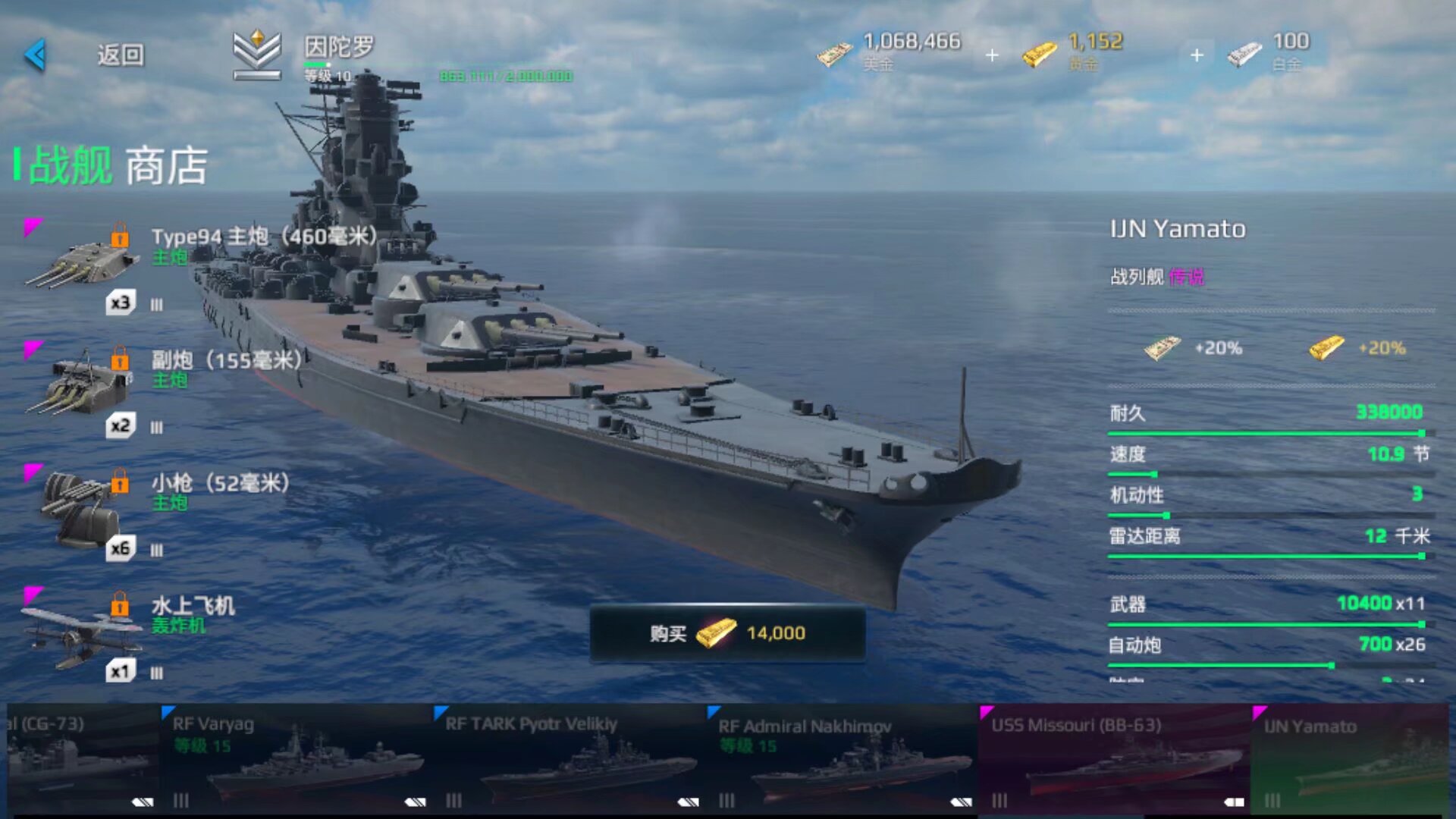Choose the RF Admiral Nakhimov ship
Screen dimensions: 1456x819
(842, 758)
